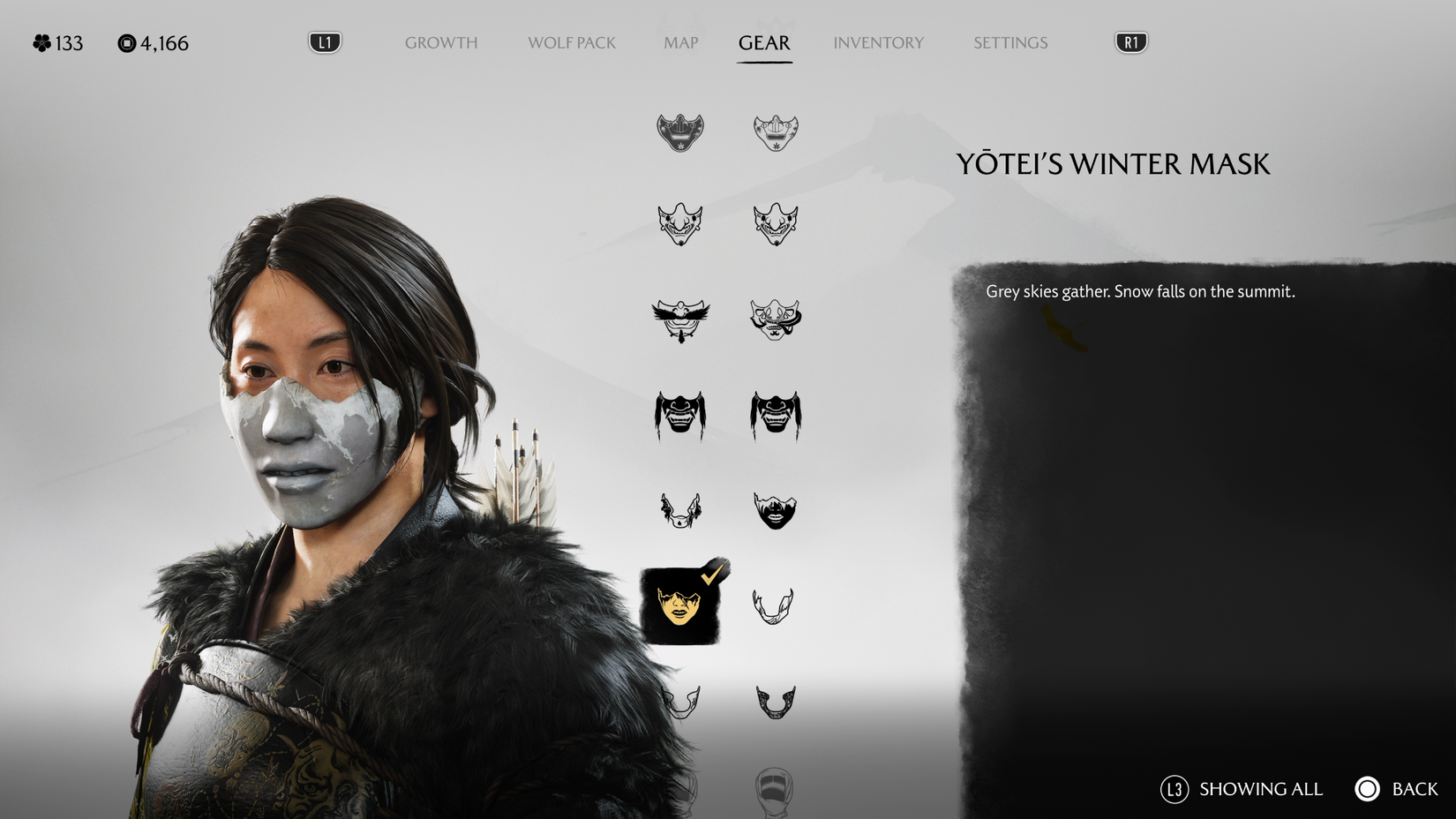Click the equipped gold Yōtei's Winter Mask thumbnail
The width and height of the screenshot is (1456, 819).
(x=679, y=607)
